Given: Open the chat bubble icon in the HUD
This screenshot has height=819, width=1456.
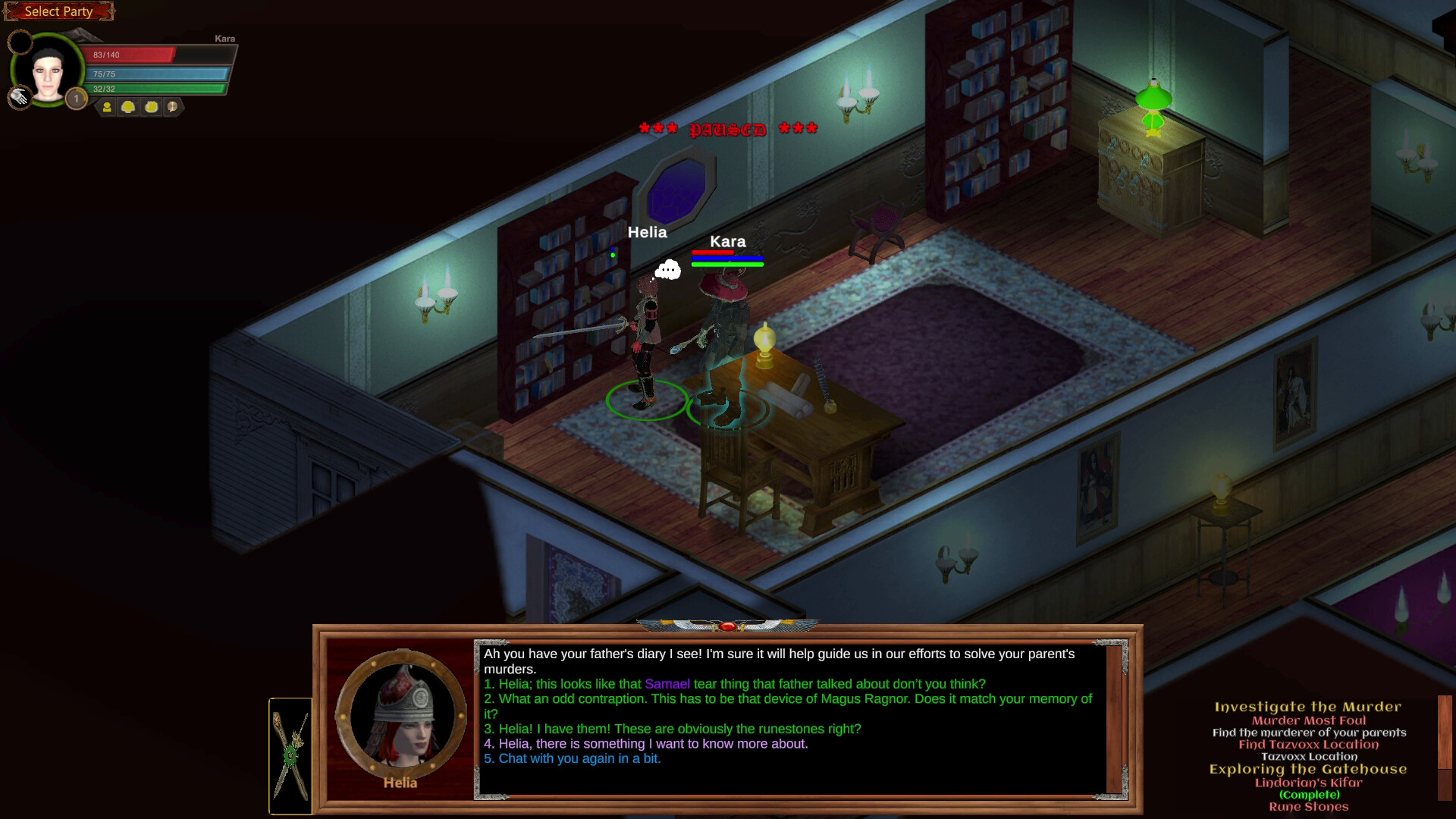Looking at the screenshot, I should point(171,108).
